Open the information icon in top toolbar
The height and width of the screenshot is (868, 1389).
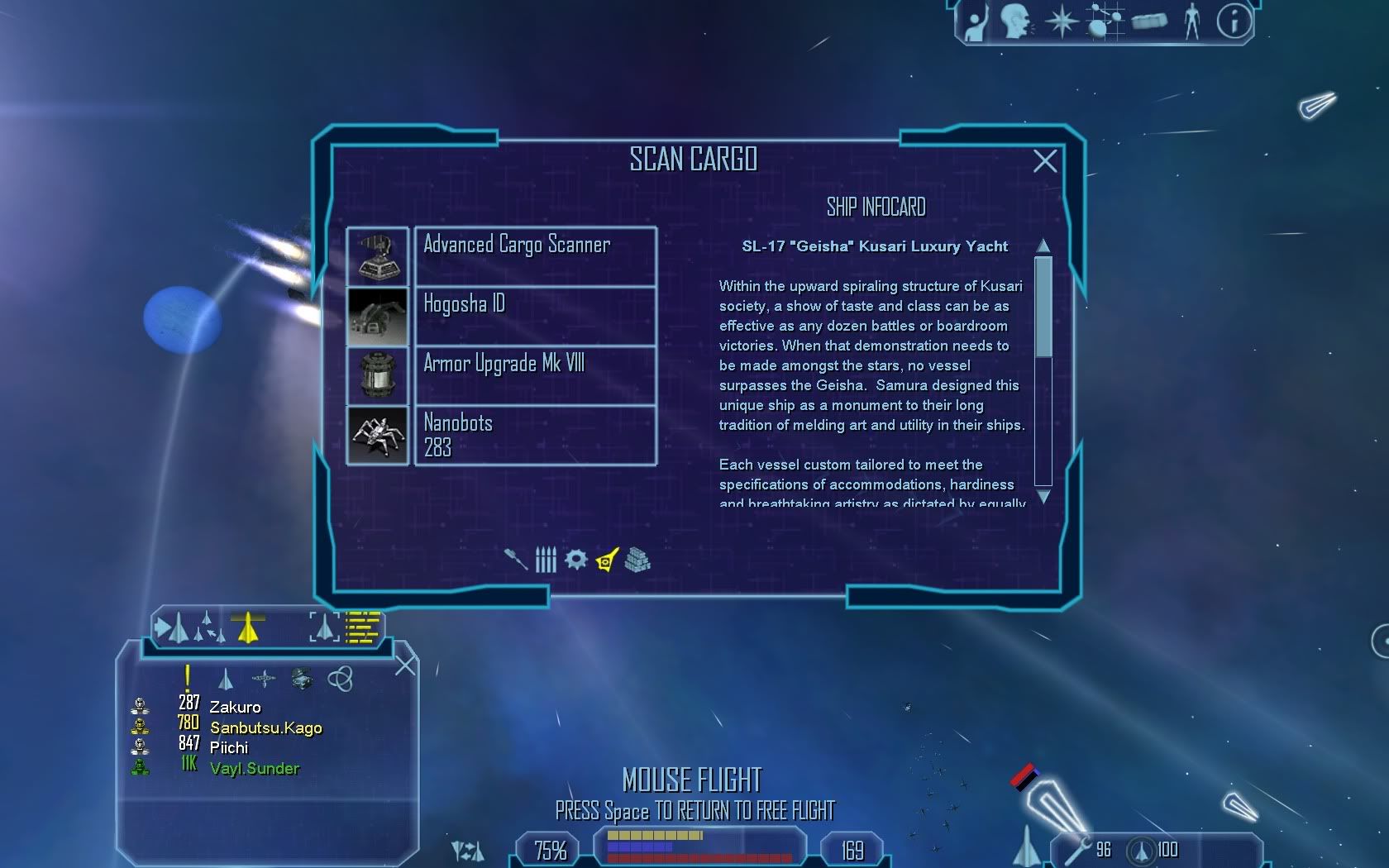point(1234,21)
